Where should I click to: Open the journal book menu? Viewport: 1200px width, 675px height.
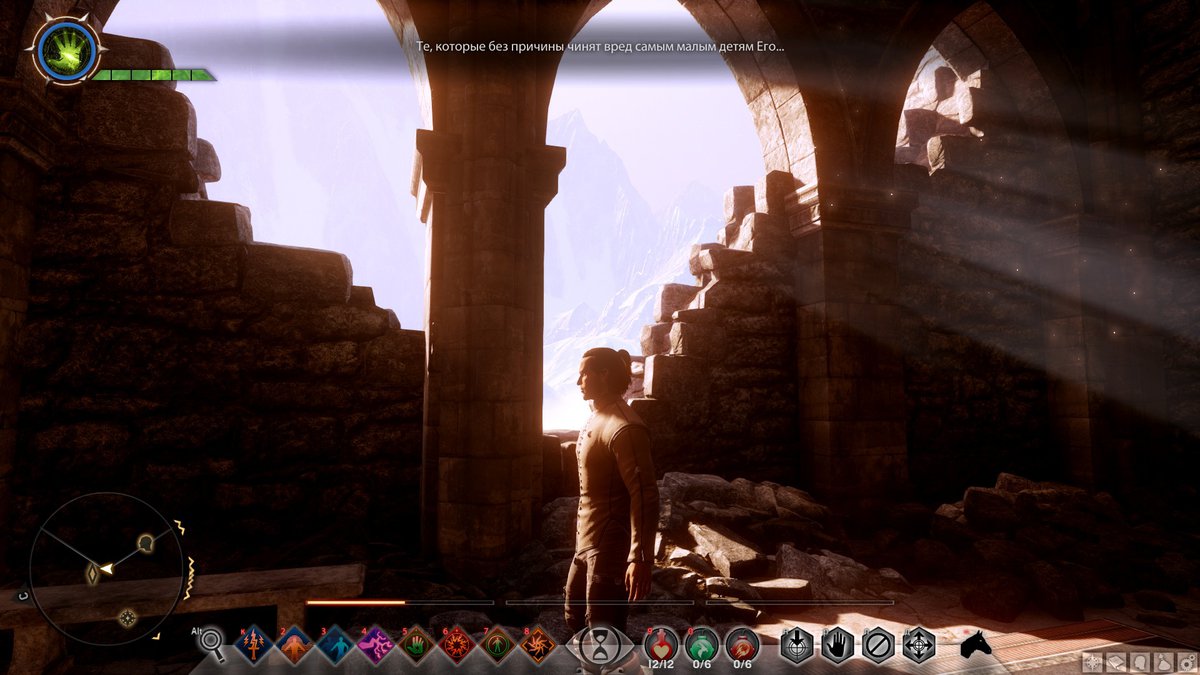click(x=1116, y=662)
